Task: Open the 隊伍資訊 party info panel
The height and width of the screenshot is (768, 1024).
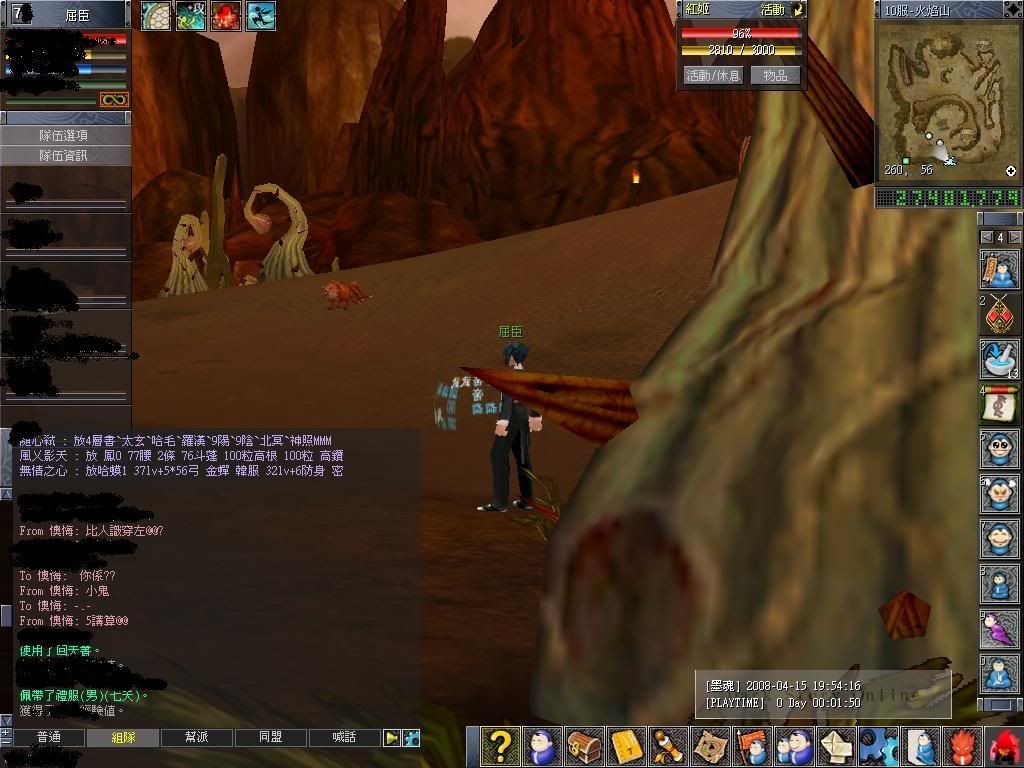Action: point(65,156)
